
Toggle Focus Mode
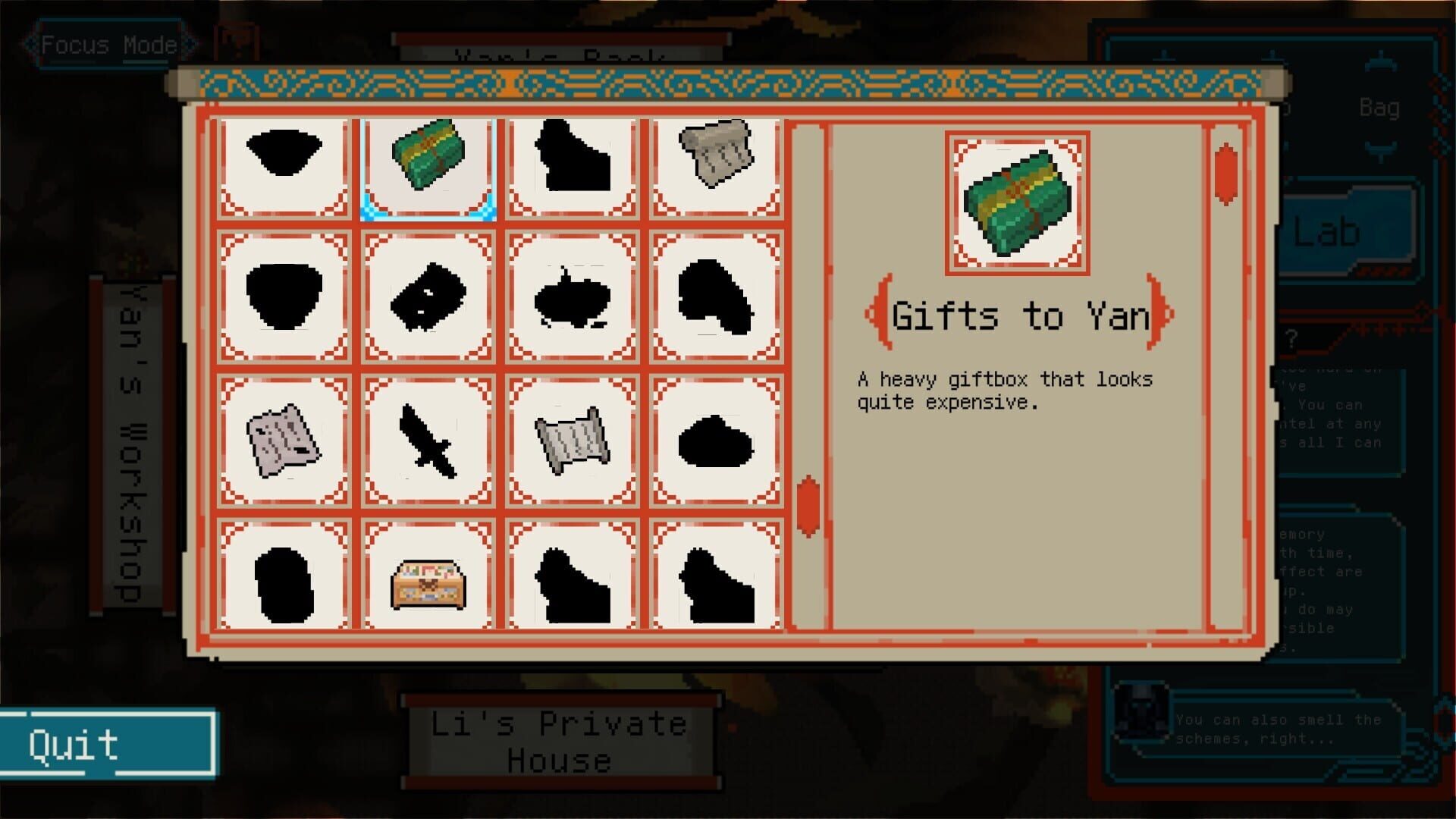pyautogui.click(x=106, y=43)
